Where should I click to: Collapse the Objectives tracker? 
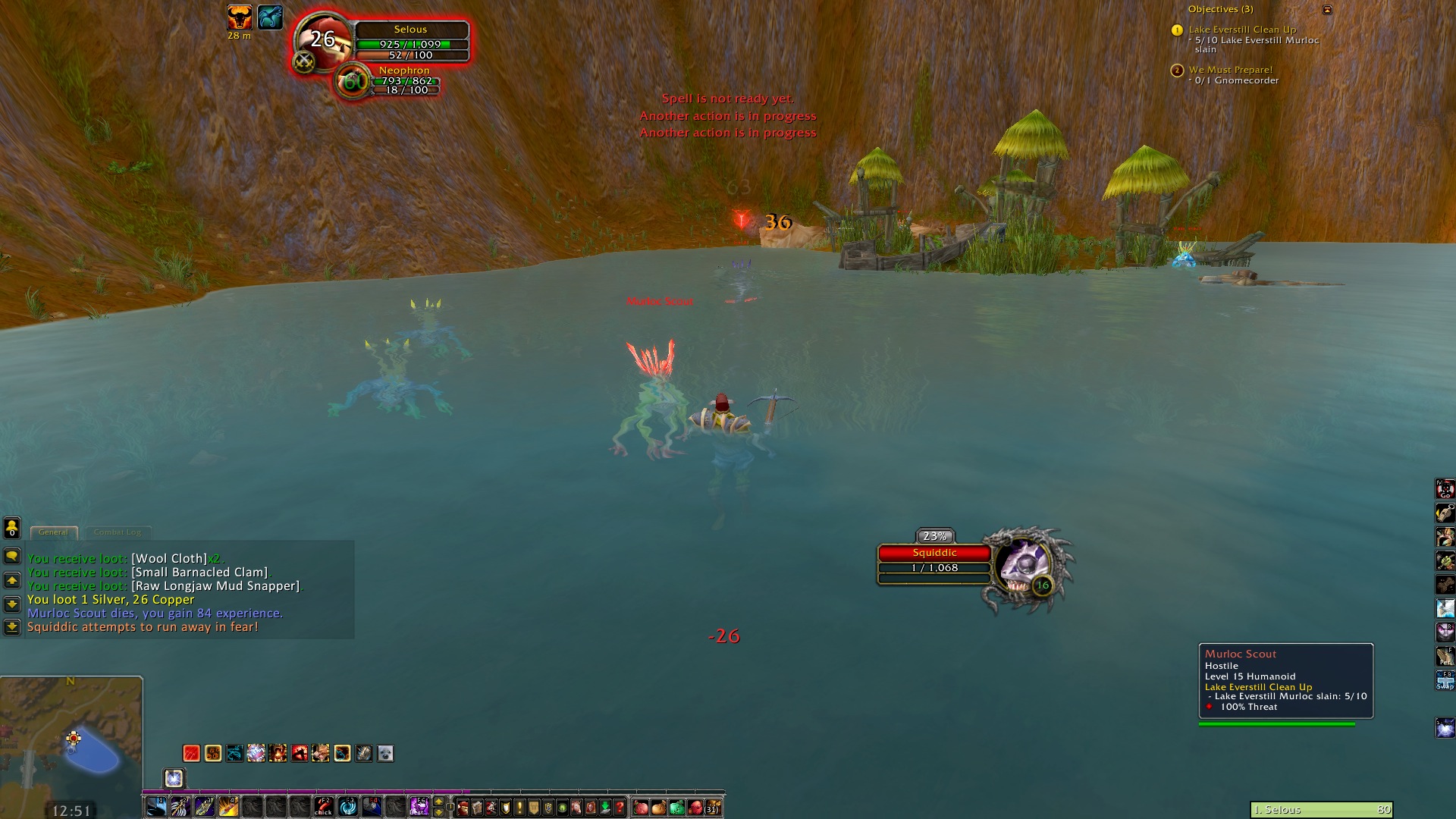tap(1327, 10)
